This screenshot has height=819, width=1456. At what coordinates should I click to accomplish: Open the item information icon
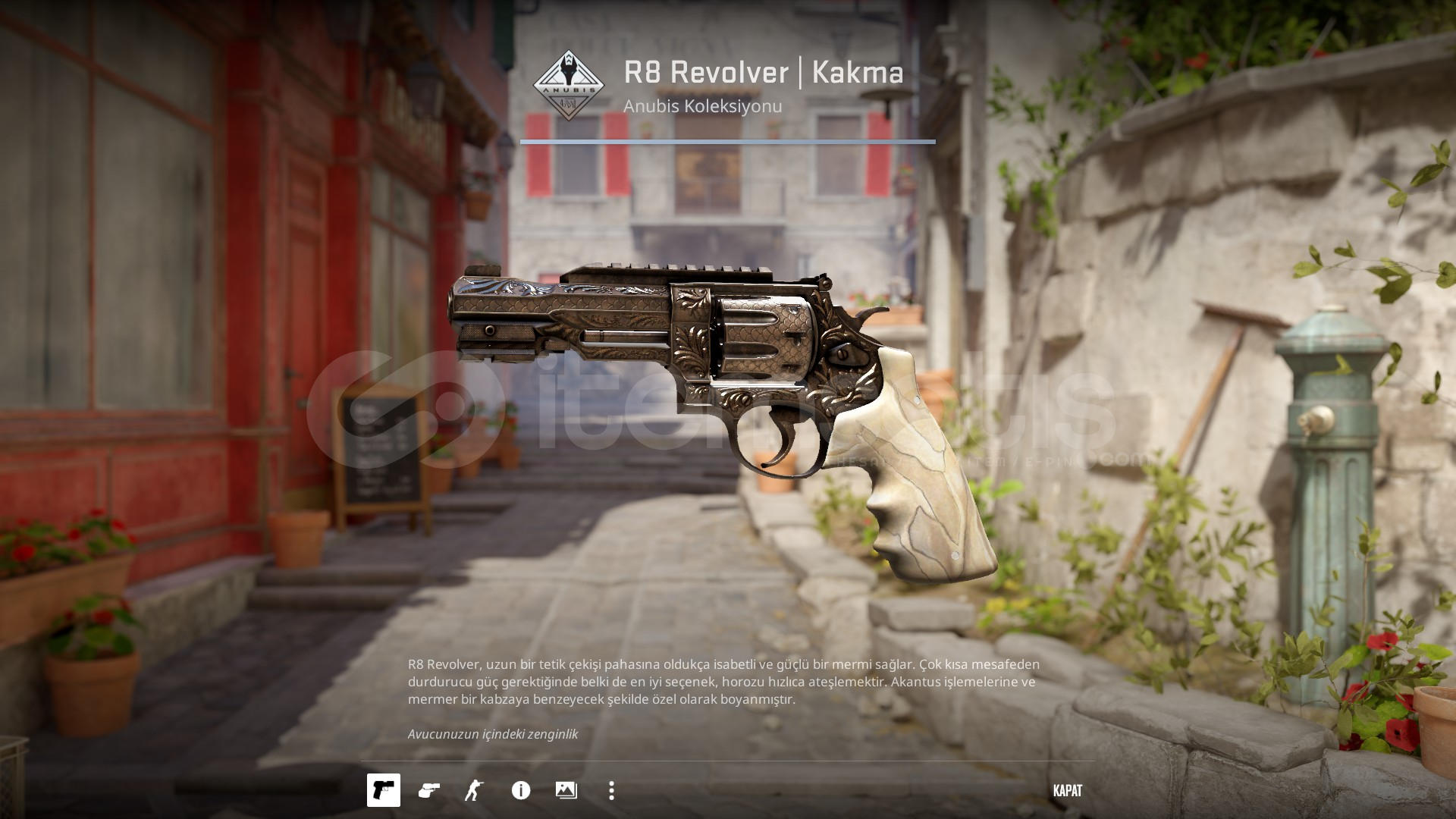521,790
